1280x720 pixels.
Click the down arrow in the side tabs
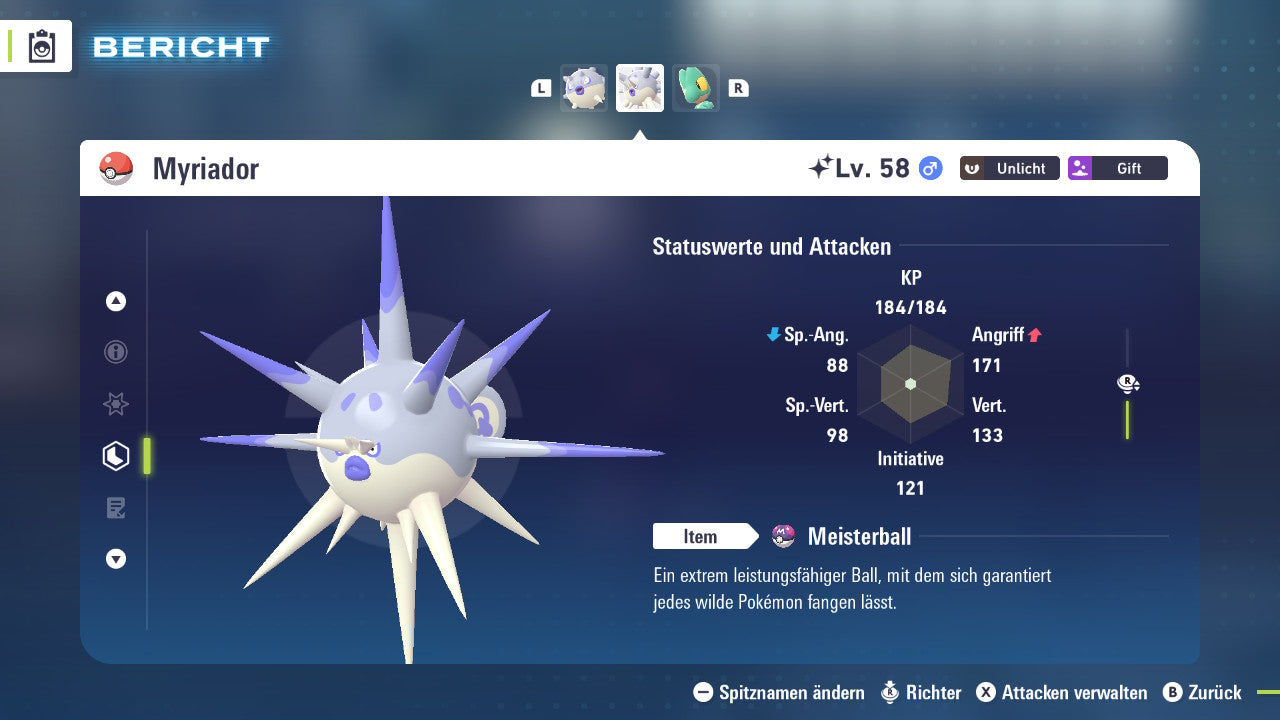pos(116,559)
